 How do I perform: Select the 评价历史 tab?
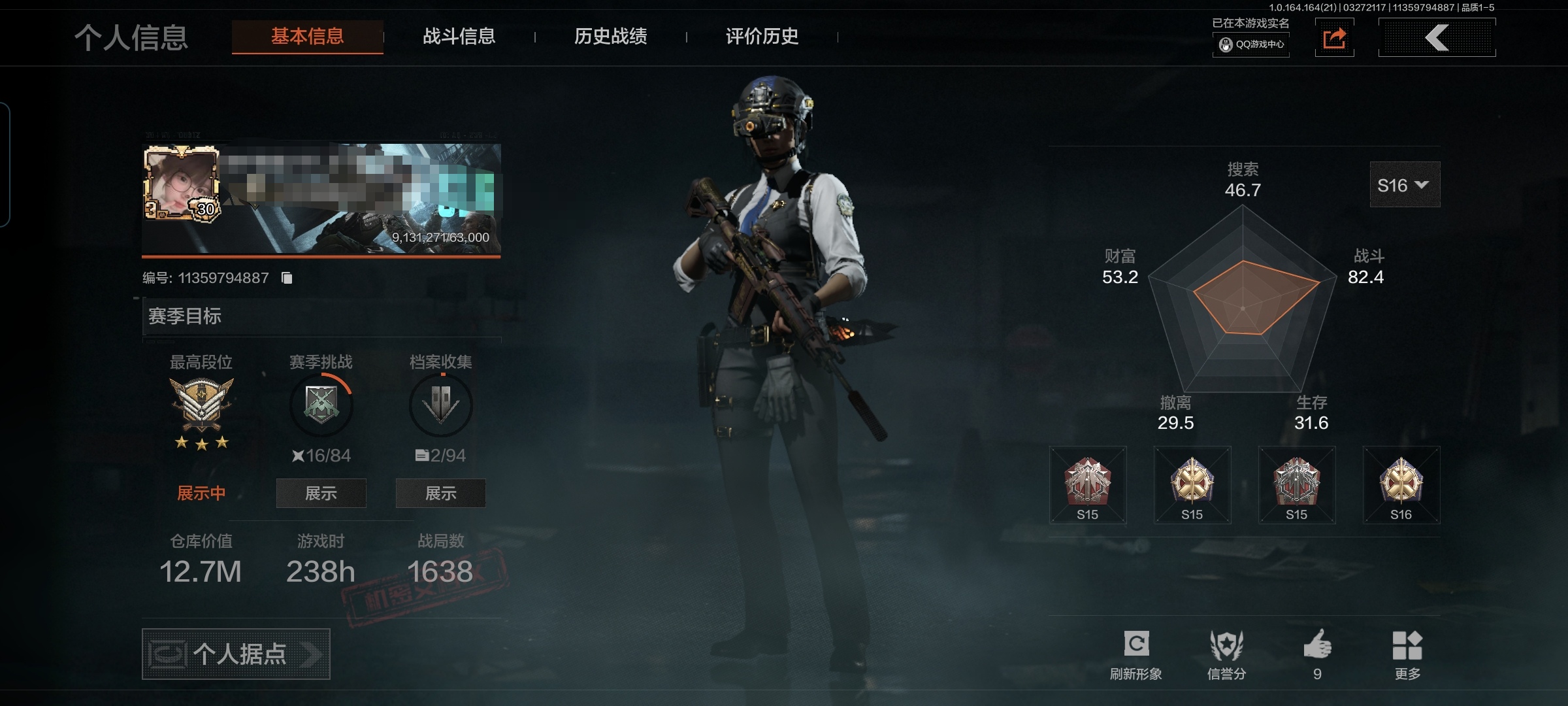point(762,37)
